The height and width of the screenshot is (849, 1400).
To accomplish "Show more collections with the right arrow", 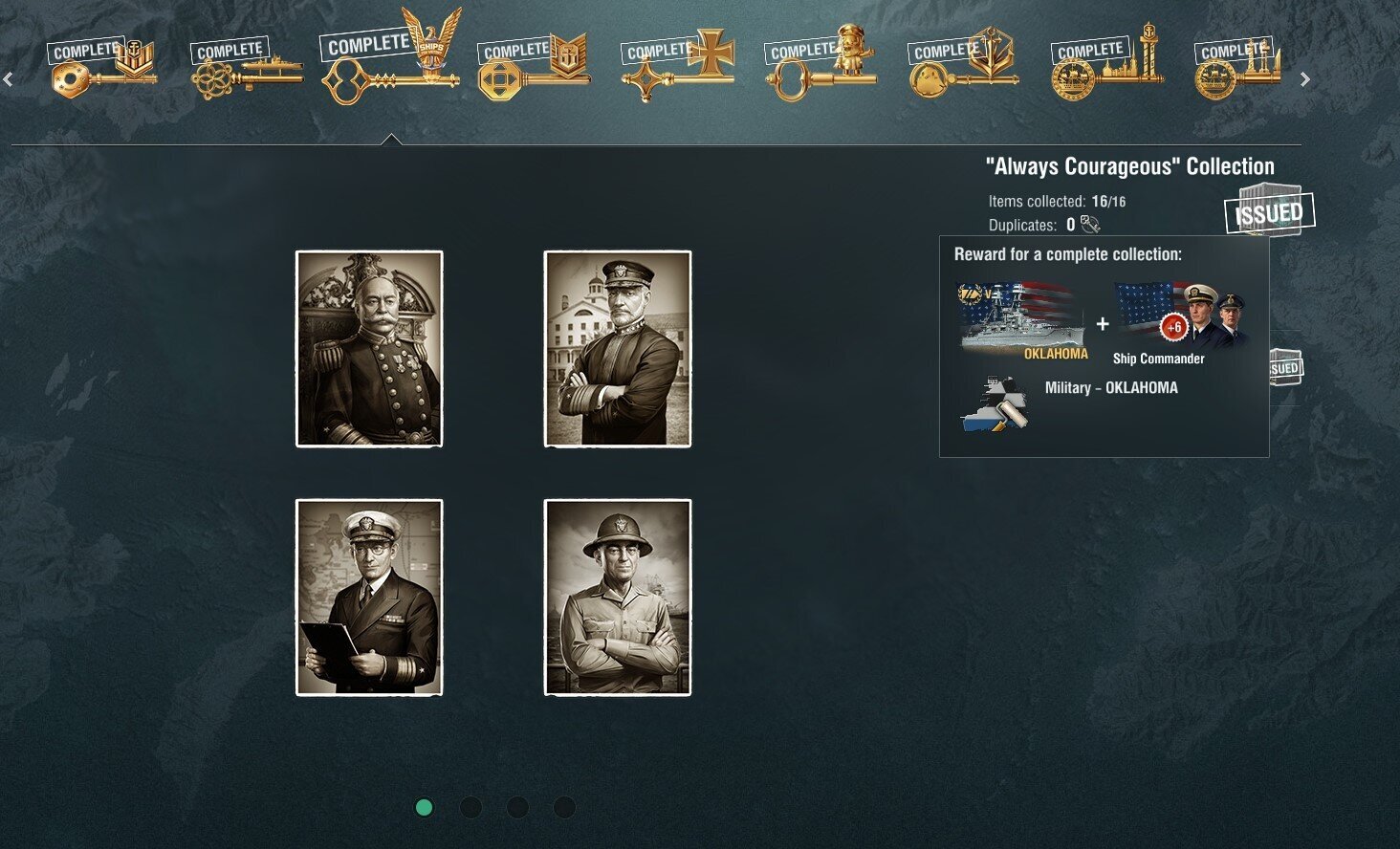I will coord(1304,80).
